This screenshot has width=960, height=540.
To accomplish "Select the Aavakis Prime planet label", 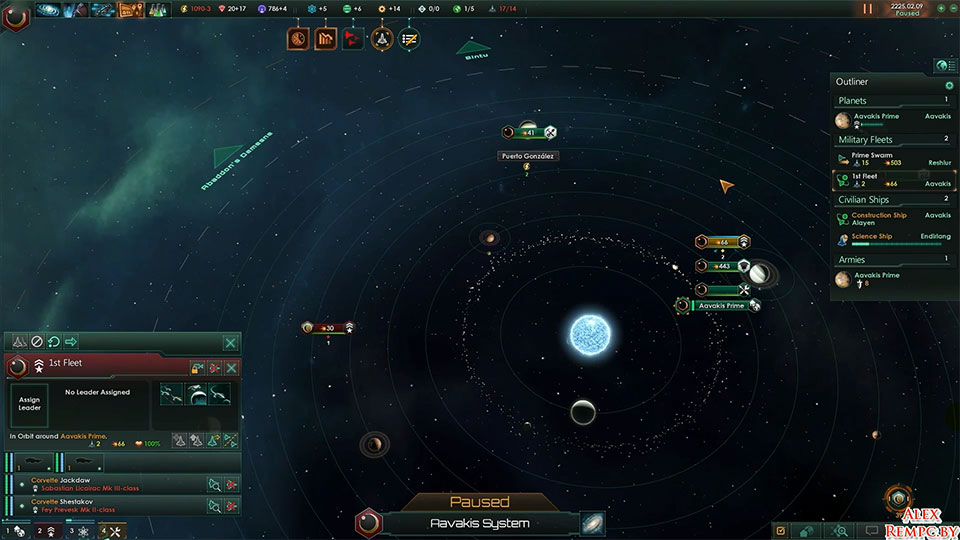I will [721, 305].
